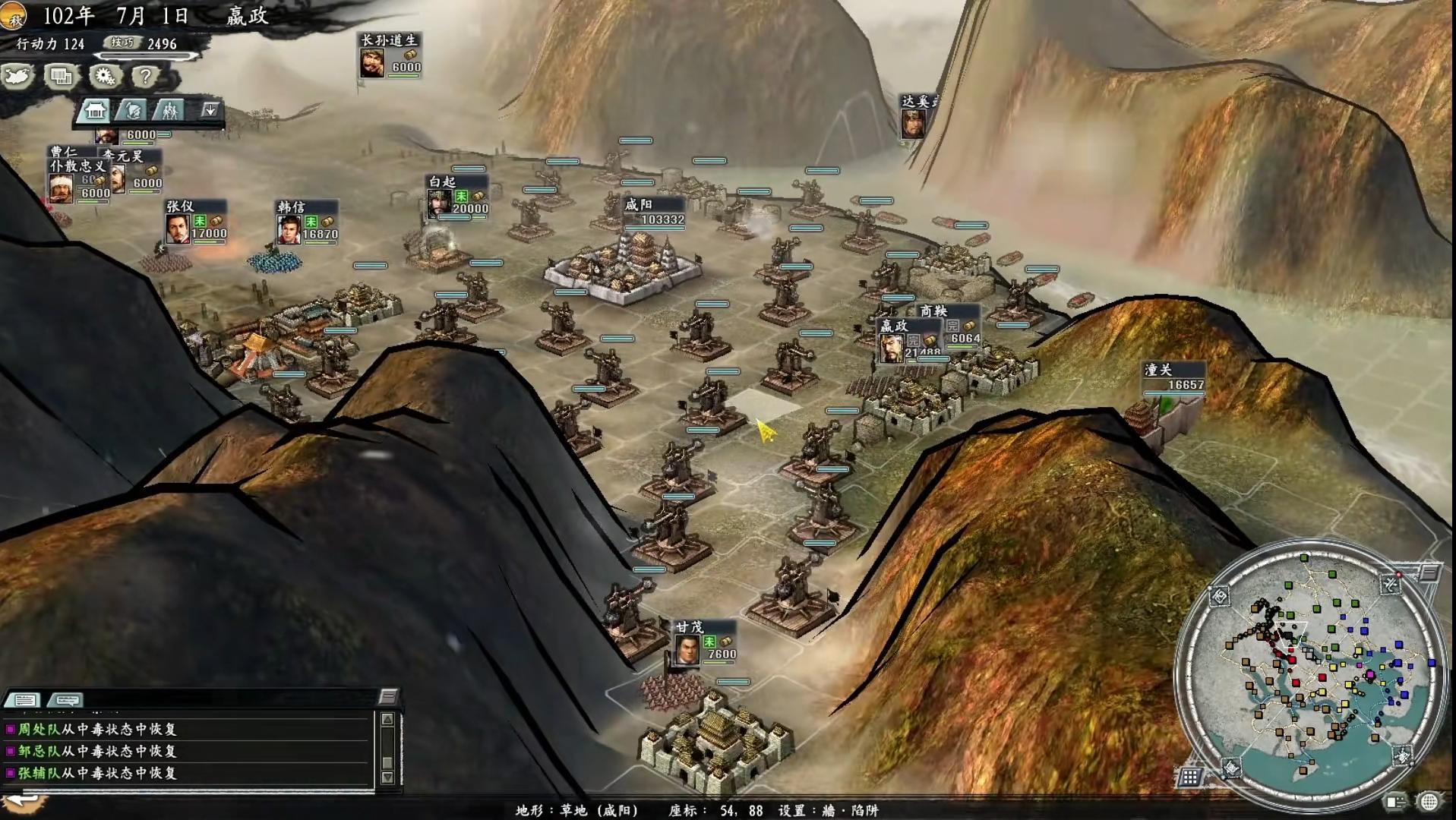
Task: Open the gear settings menu
Action: 104,76
